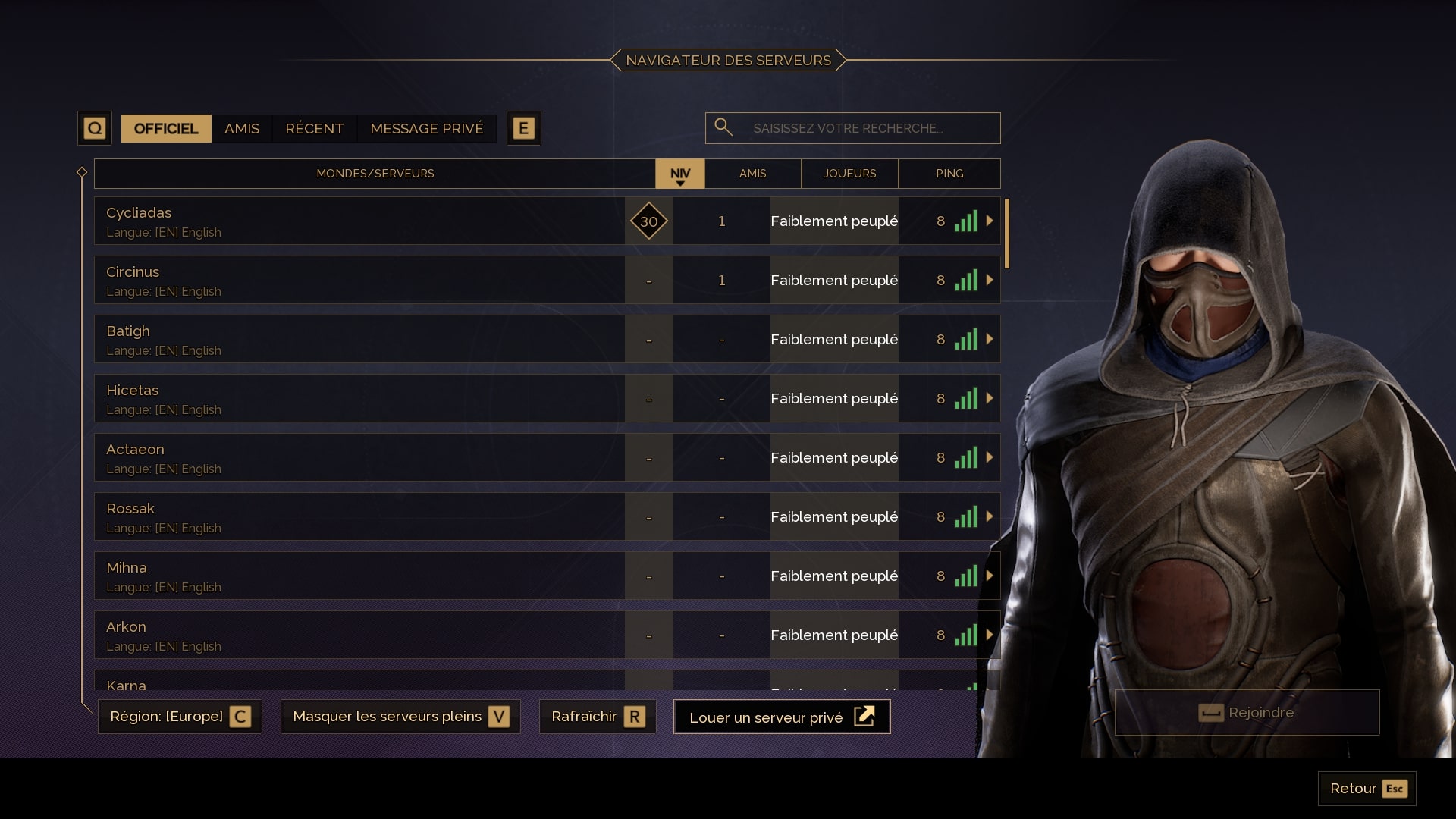Expand the Cycliadas server row

990,221
